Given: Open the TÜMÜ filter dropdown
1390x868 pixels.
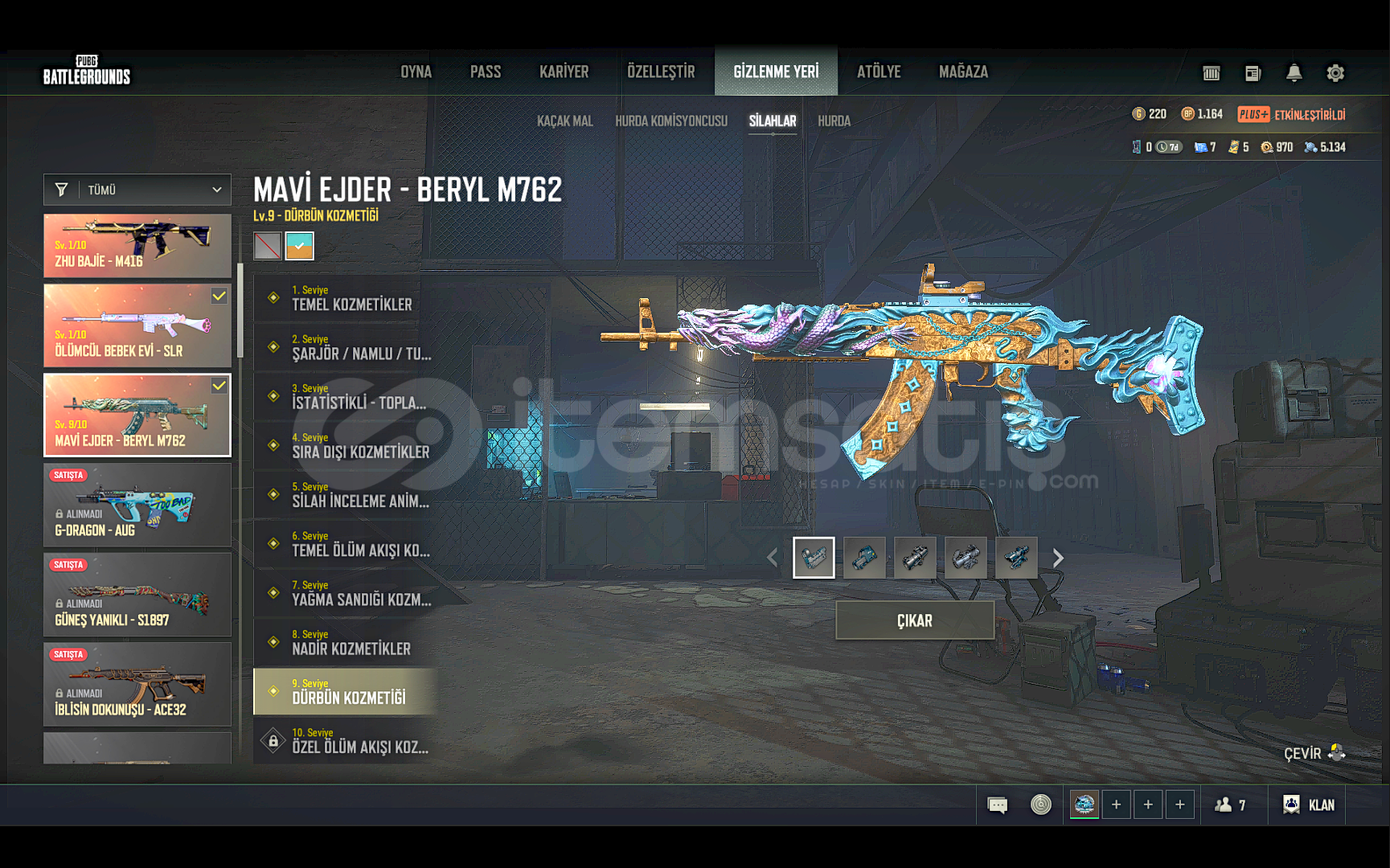Looking at the screenshot, I should 137,190.
